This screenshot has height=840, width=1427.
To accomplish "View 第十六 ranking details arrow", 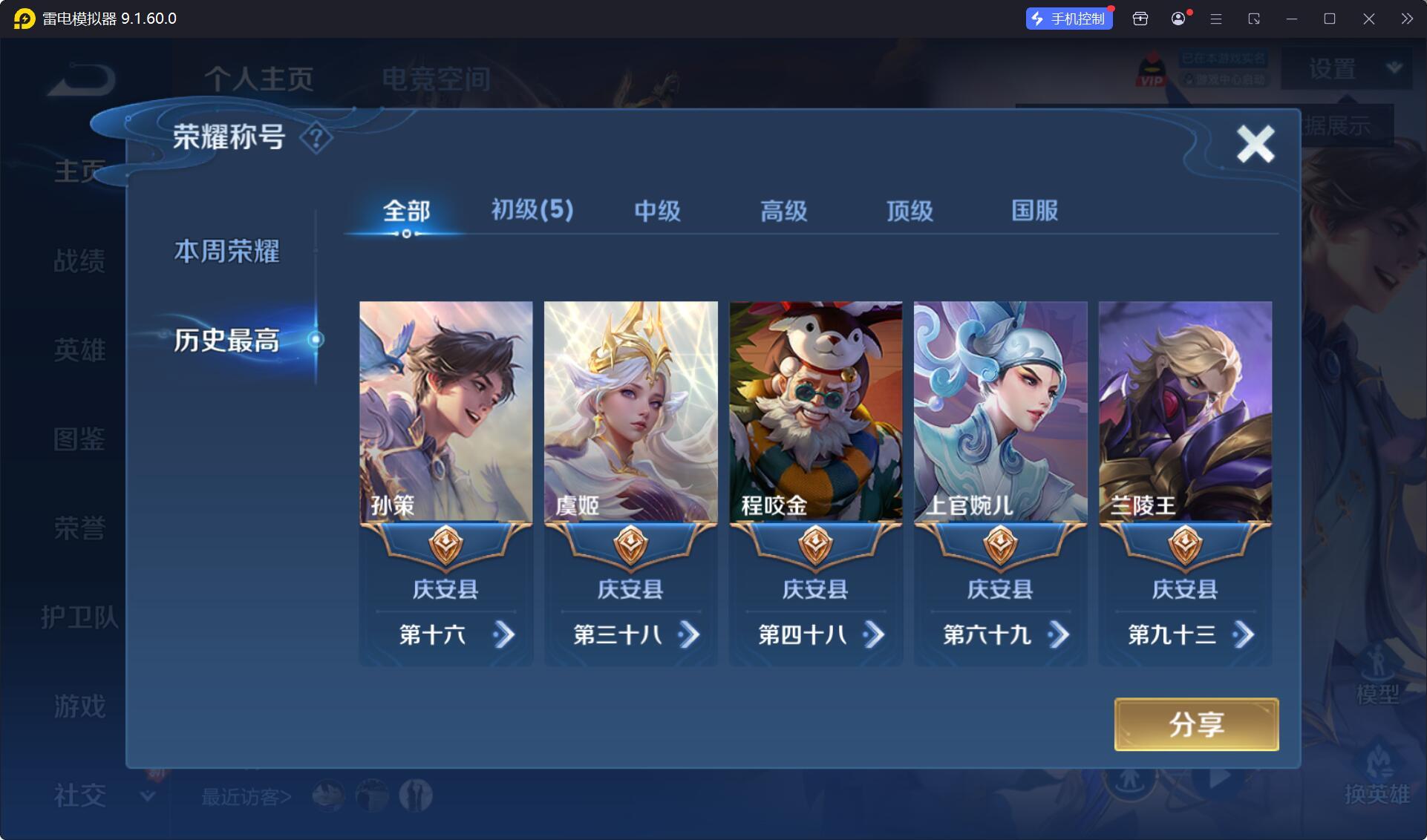I will pyautogui.click(x=503, y=635).
